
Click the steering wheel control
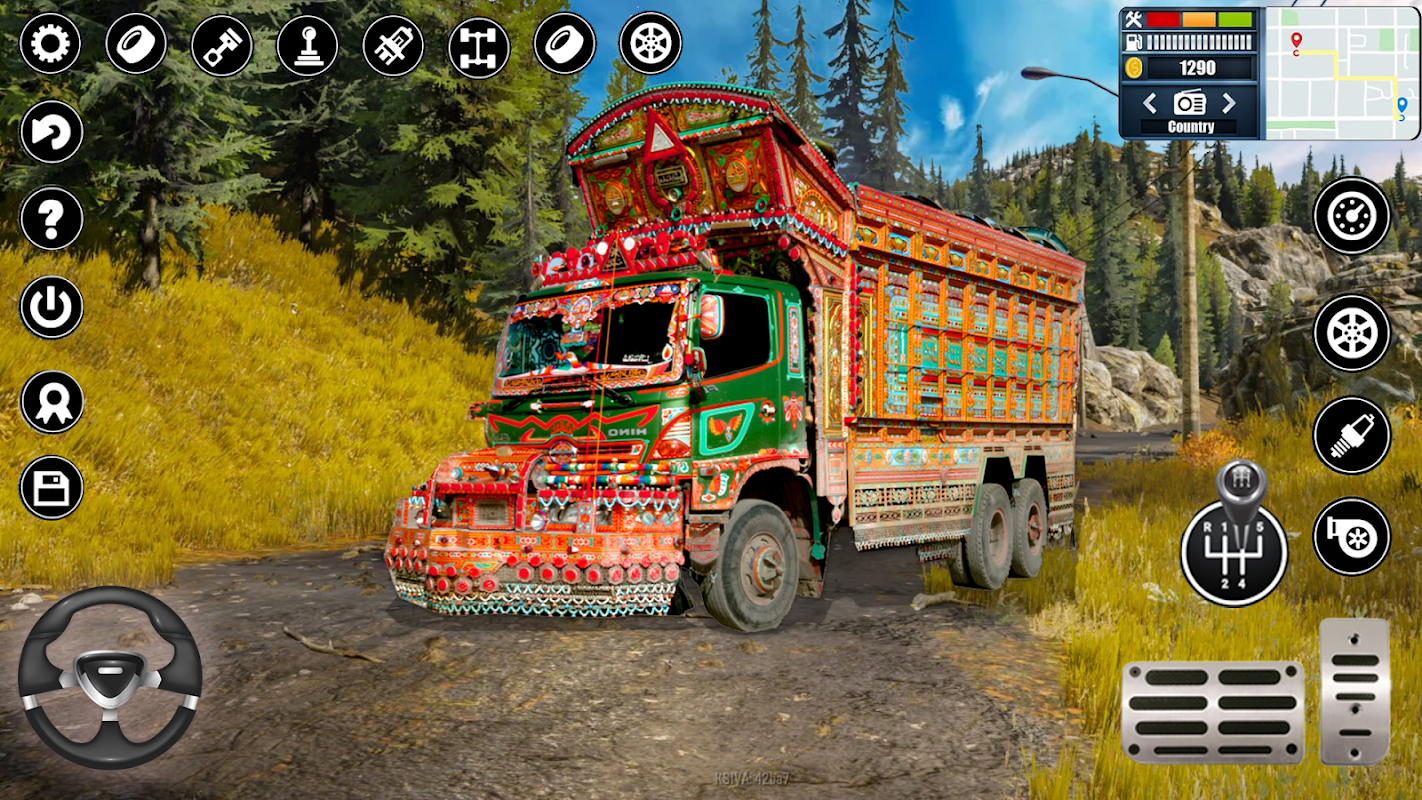(109, 677)
